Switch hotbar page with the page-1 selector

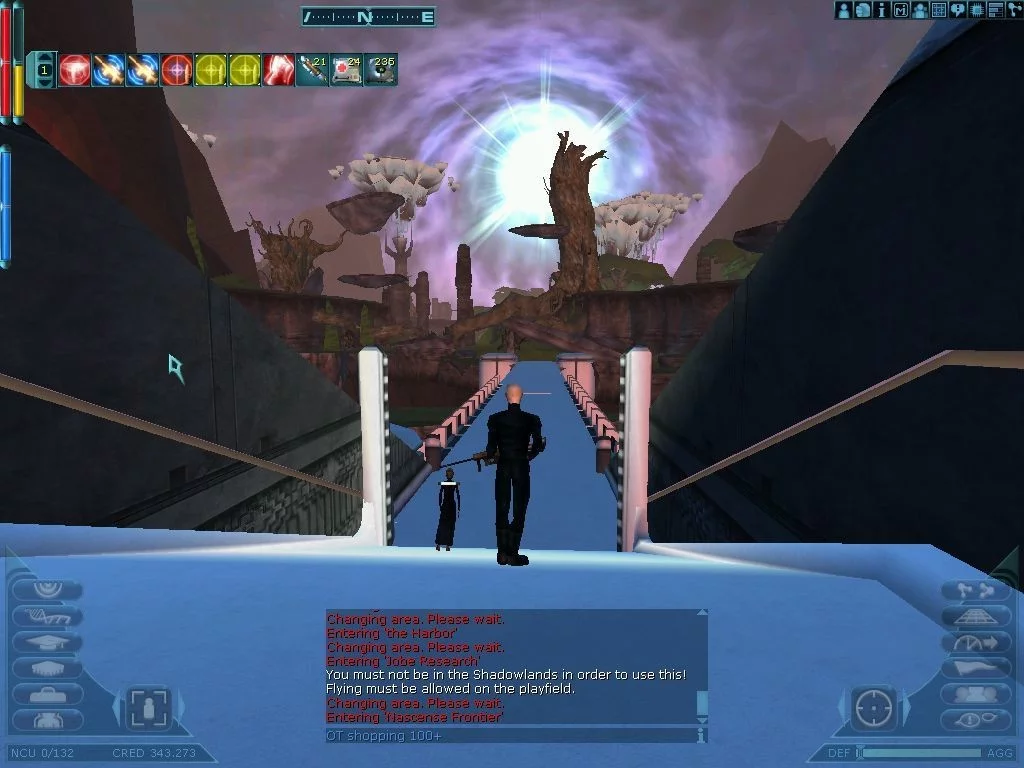tap(44, 69)
